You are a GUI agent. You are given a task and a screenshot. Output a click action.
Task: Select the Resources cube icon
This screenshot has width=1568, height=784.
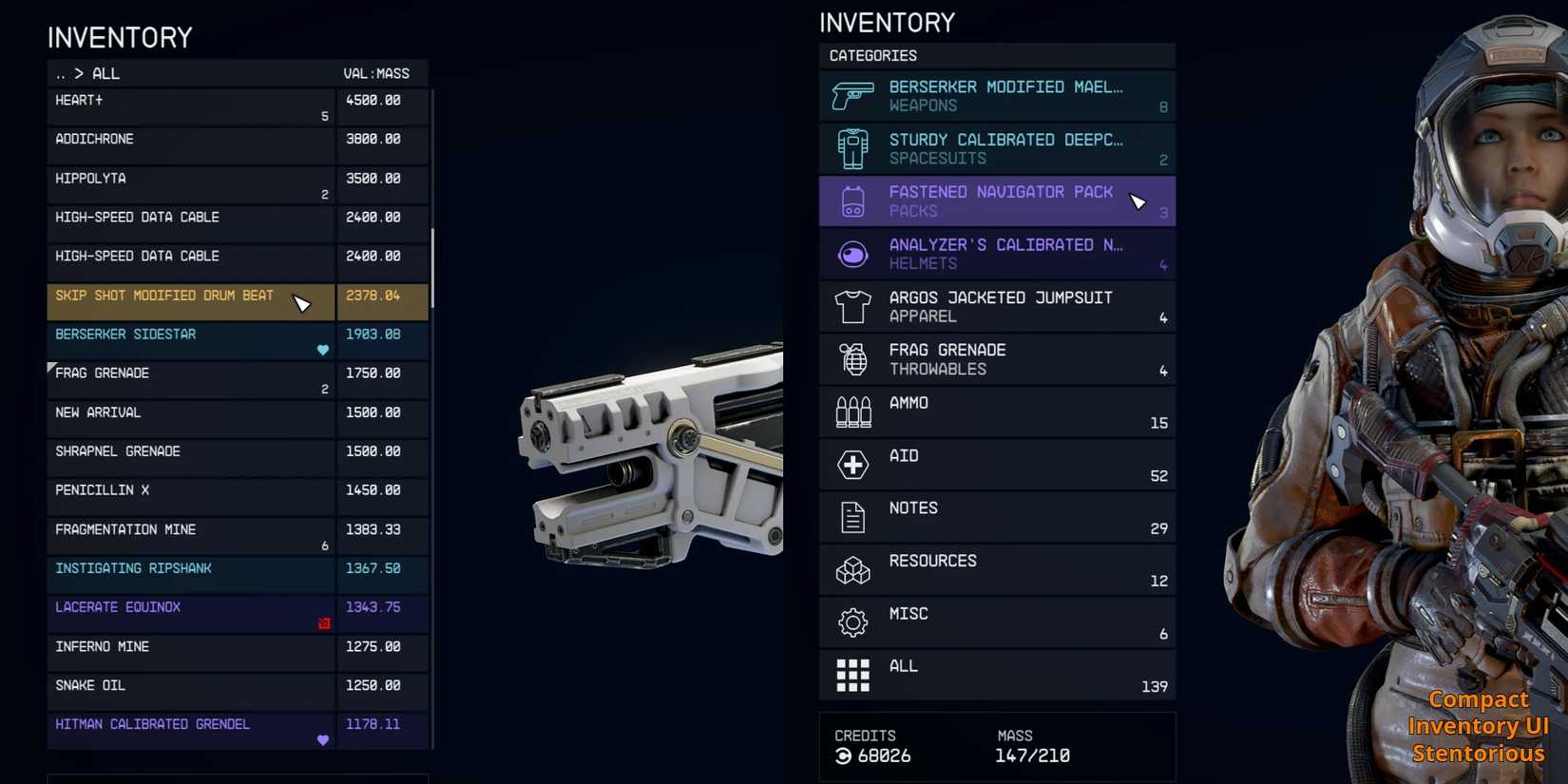click(852, 570)
